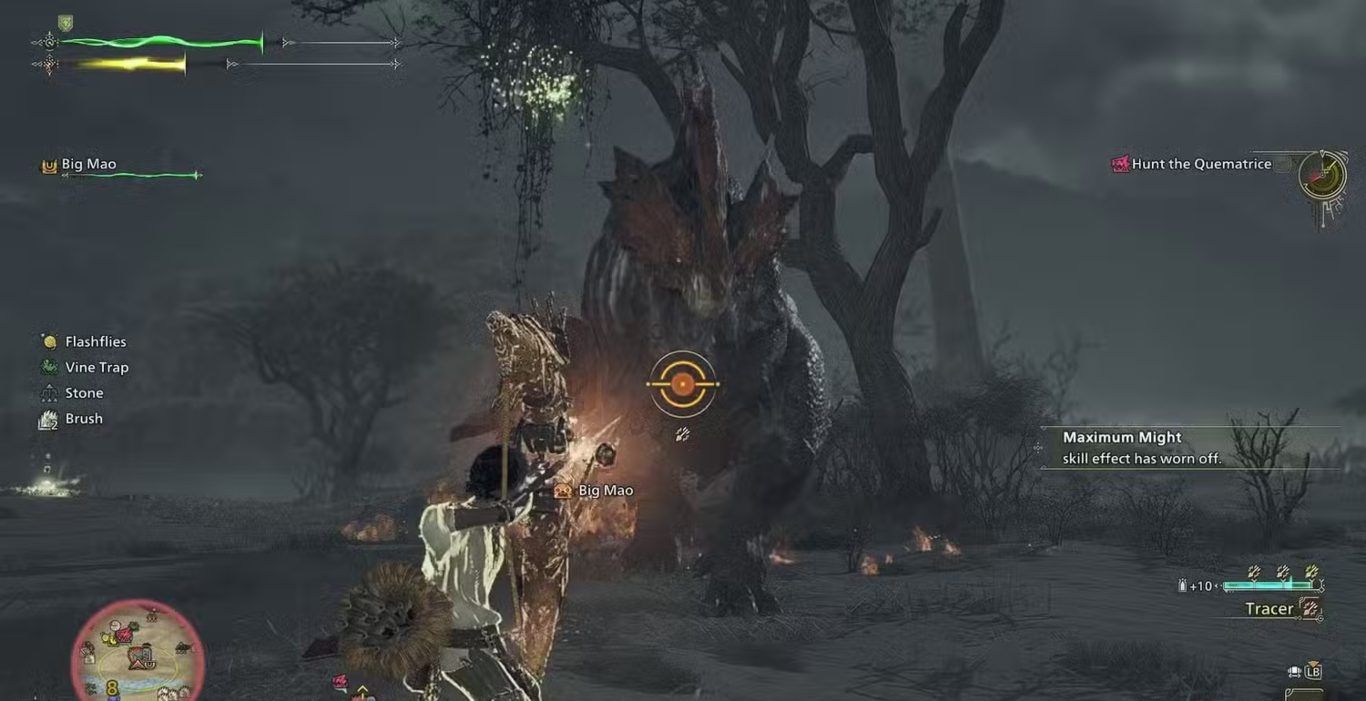The width and height of the screenshot is (1366, 701).
Task: Click the green shield buff icon
Action: (65, 21)
